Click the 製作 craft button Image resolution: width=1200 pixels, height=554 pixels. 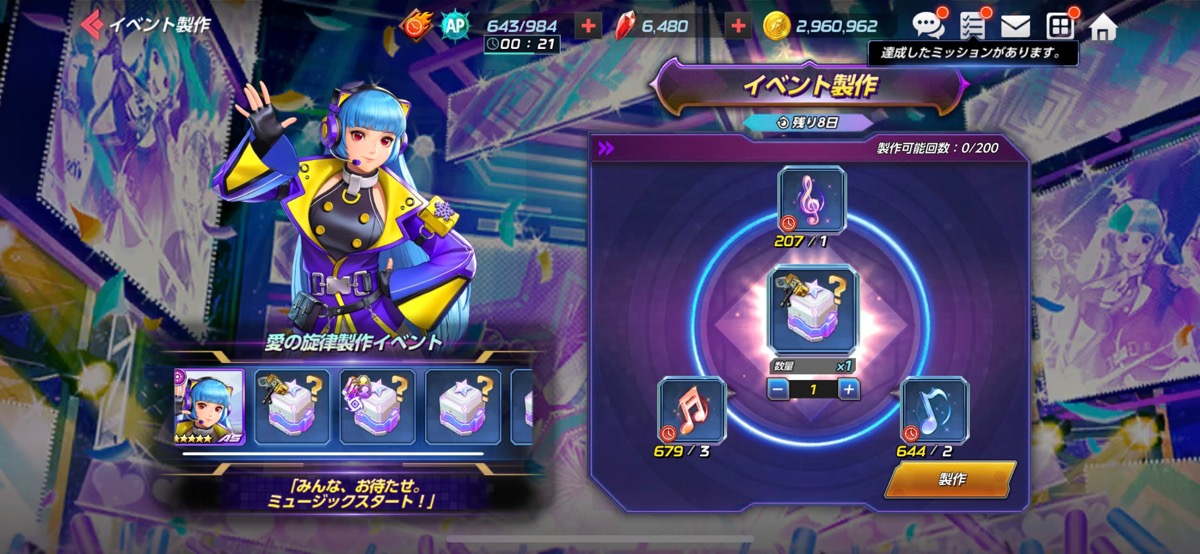click(x=950, y=479)
